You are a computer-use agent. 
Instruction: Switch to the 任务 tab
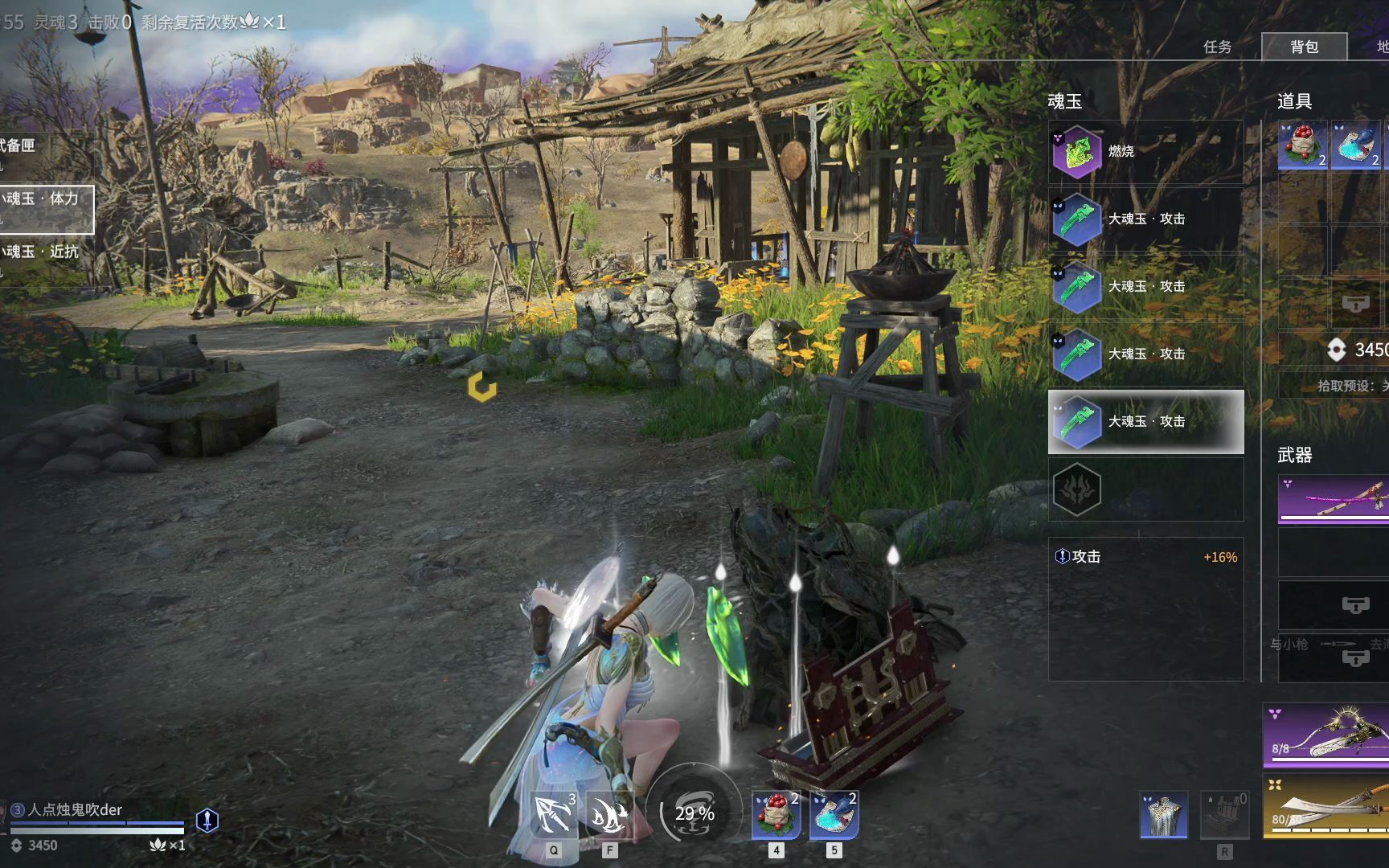click(1217, 47)
